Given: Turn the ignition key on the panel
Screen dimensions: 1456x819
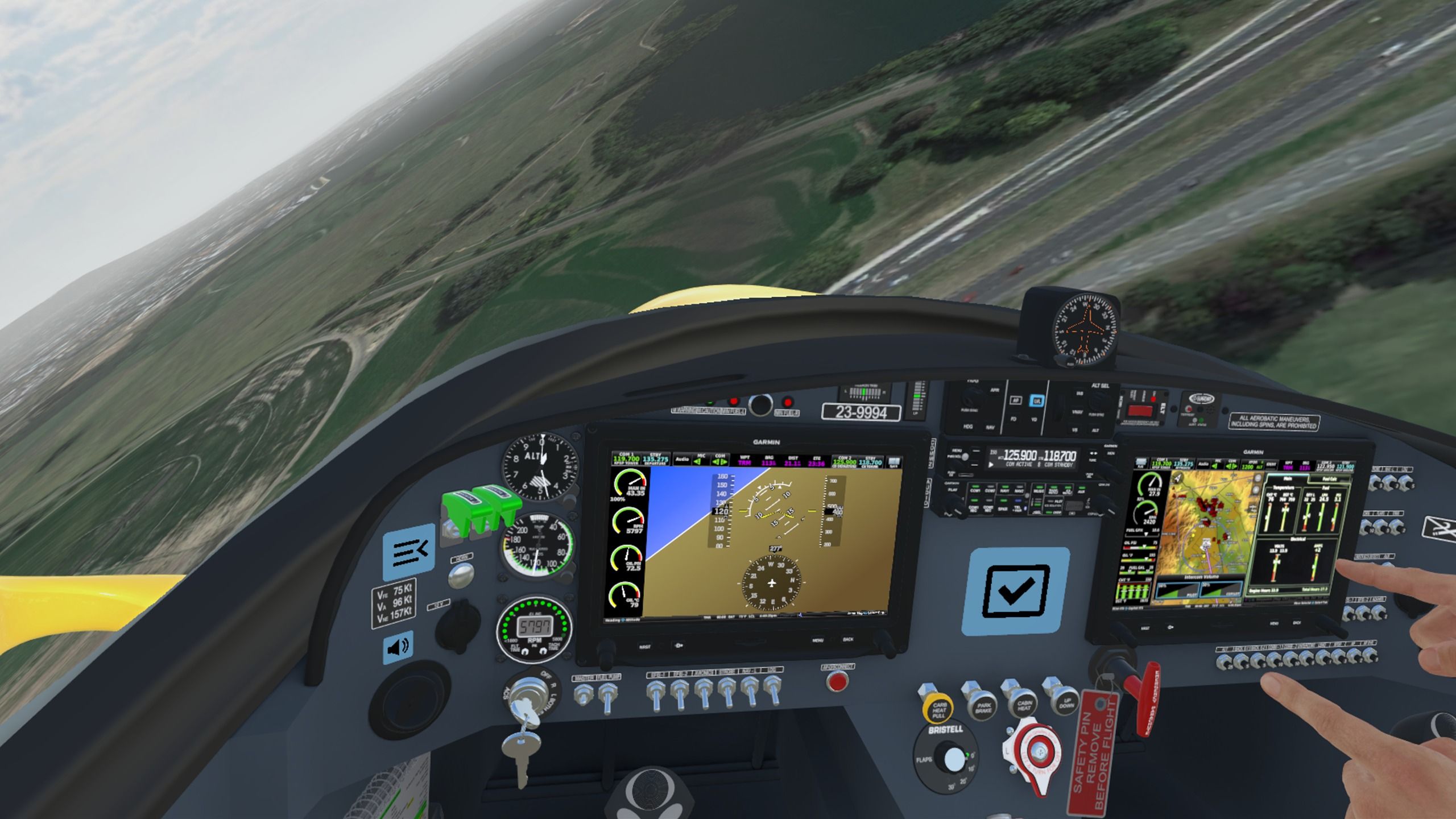Looking at the screenshot, I should (525, 700).
